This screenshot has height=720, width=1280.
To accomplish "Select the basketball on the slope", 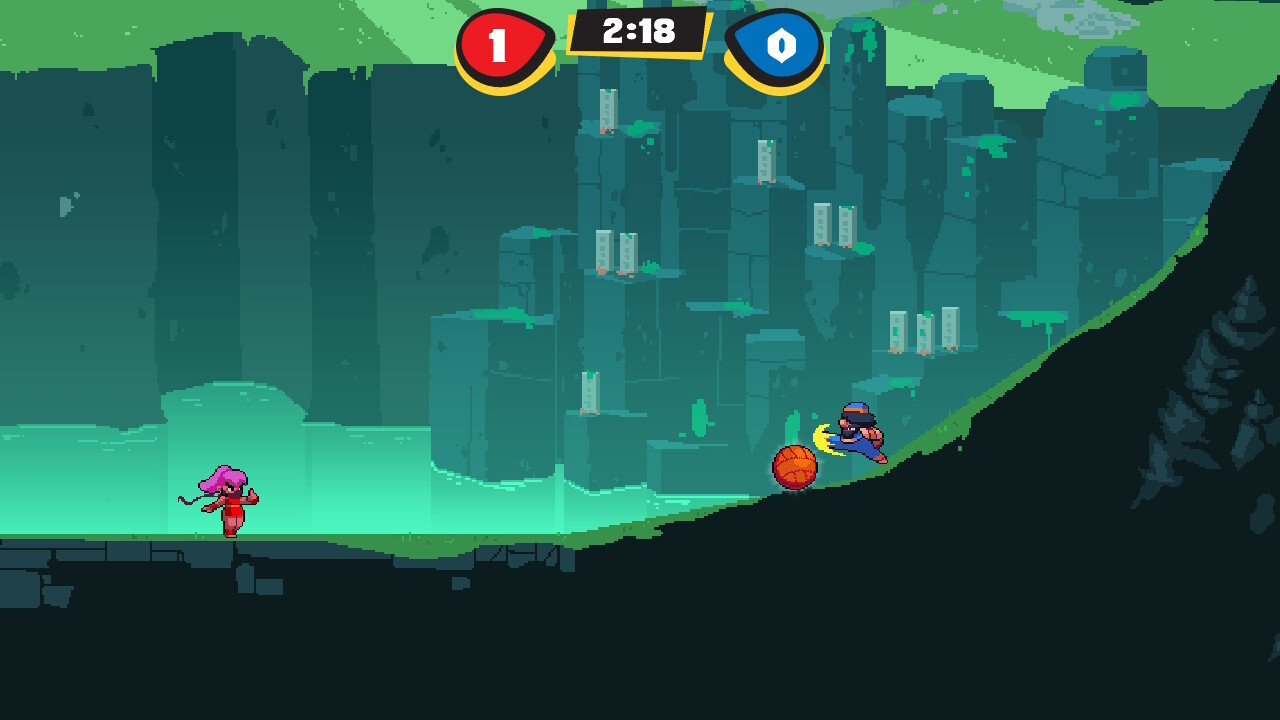I will 795,467.
